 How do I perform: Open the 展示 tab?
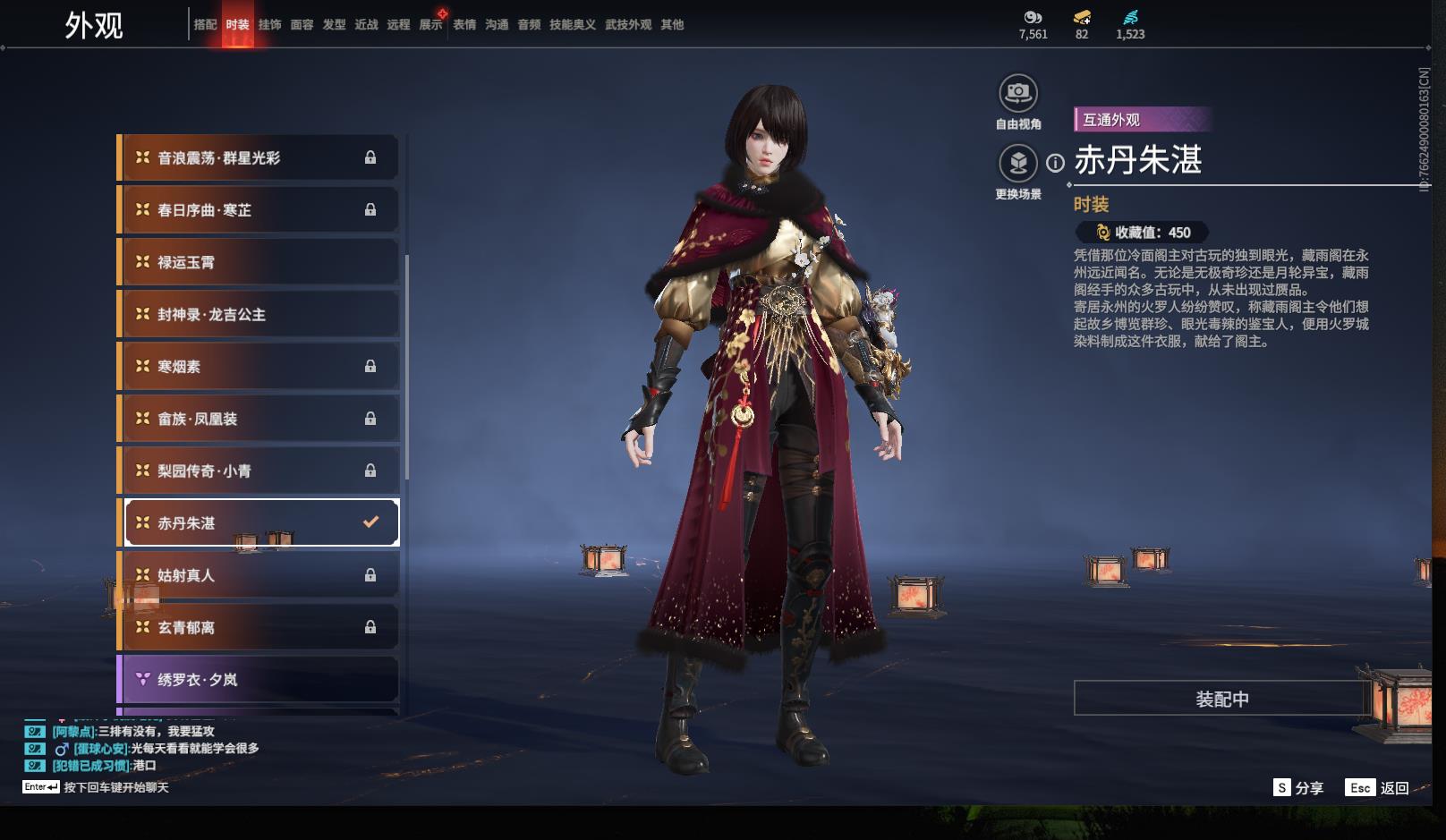point(430,25)
